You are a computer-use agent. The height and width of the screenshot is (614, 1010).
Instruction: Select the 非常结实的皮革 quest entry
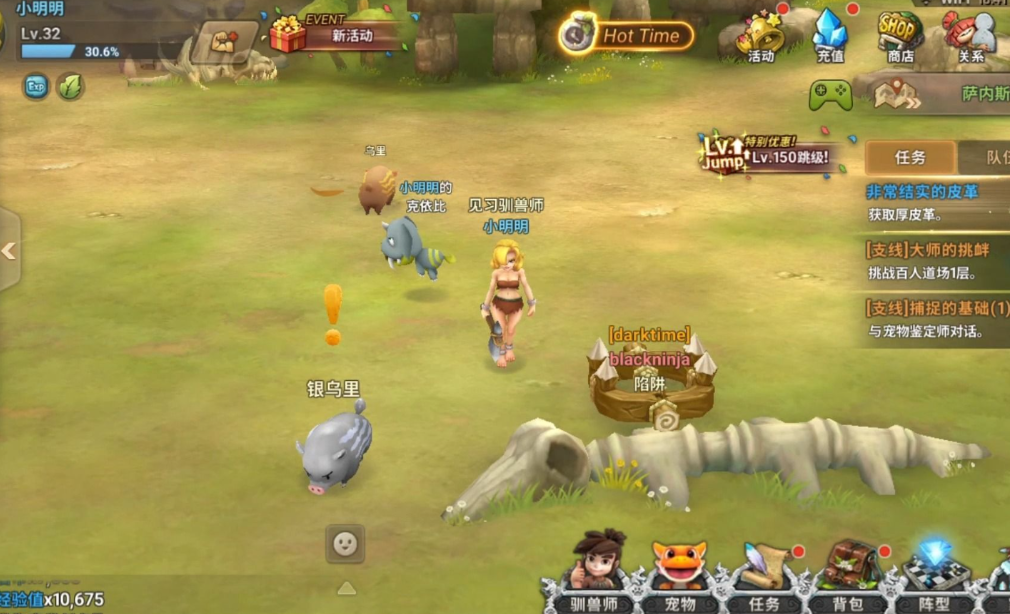pyautogui.click(x=935, y=202)
